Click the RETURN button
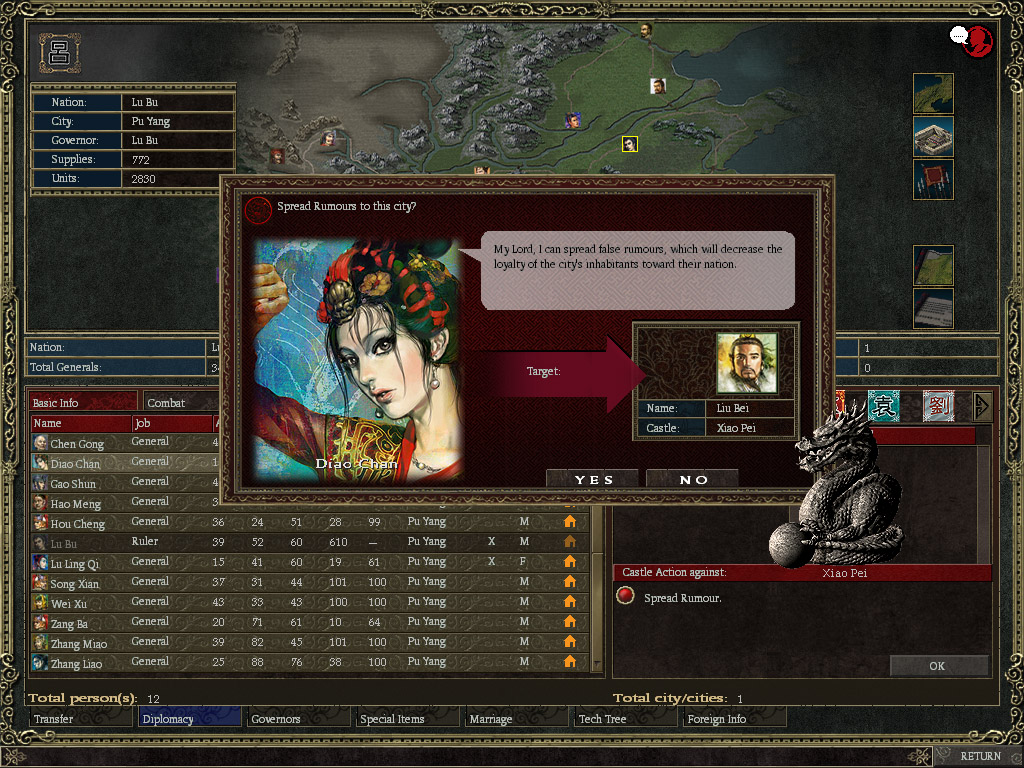Image resolution: width=1024 pixels, height=768 pixels. coord(980,756)
